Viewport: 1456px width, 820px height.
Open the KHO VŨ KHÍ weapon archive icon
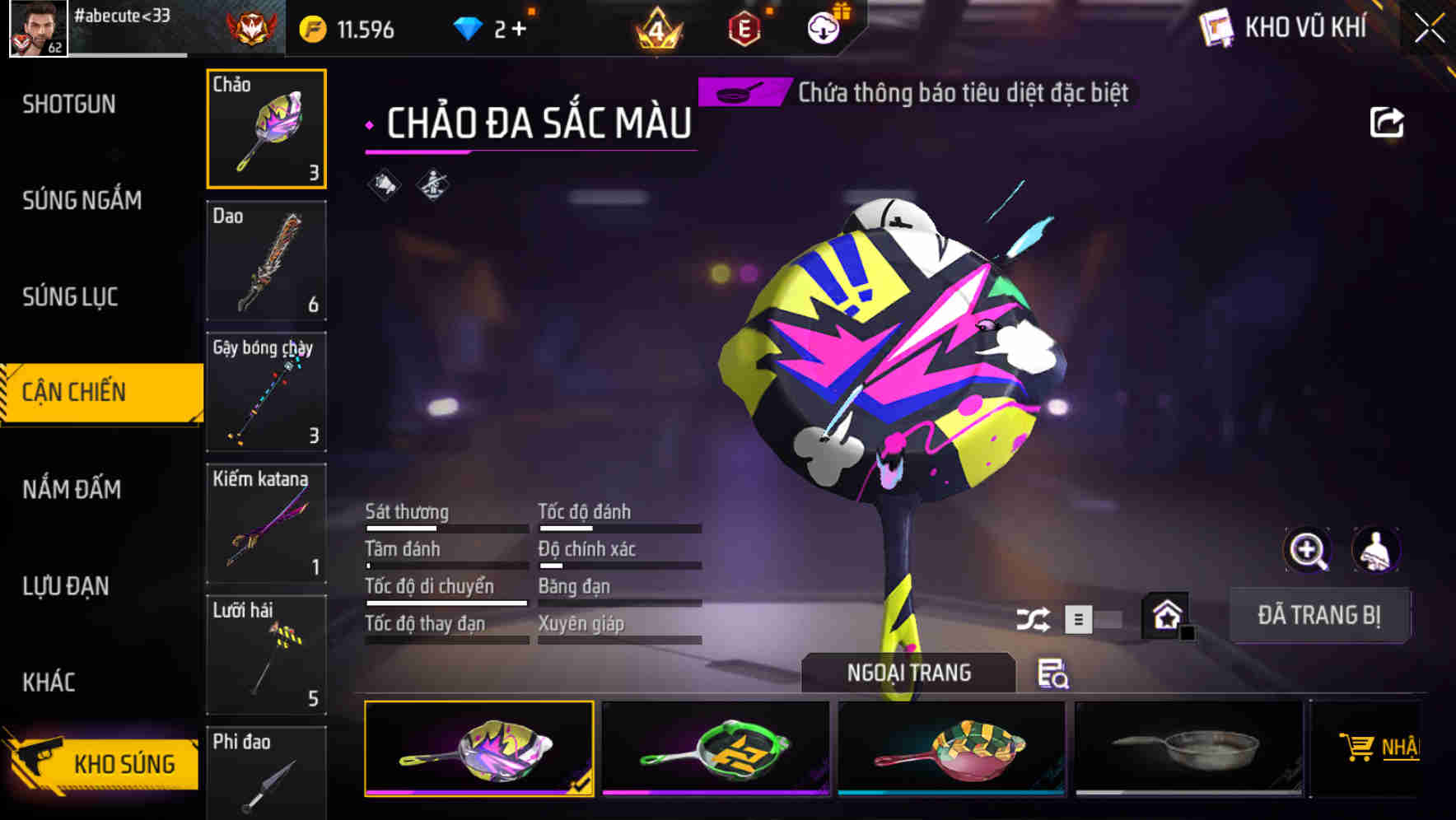pyautogui.click(x=1216, y=27)
